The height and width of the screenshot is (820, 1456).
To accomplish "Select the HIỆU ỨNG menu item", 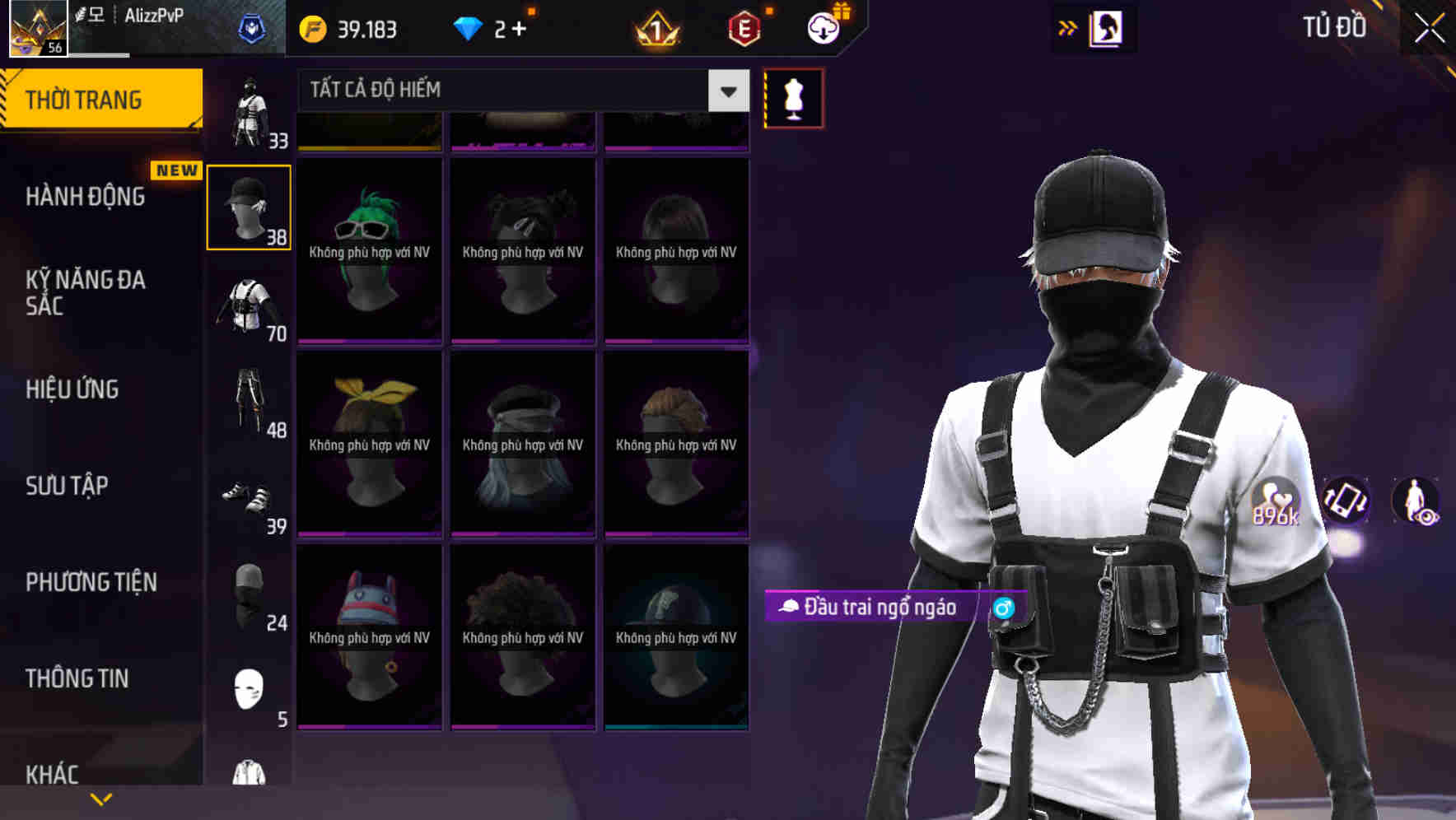I will tap(72, 389).
